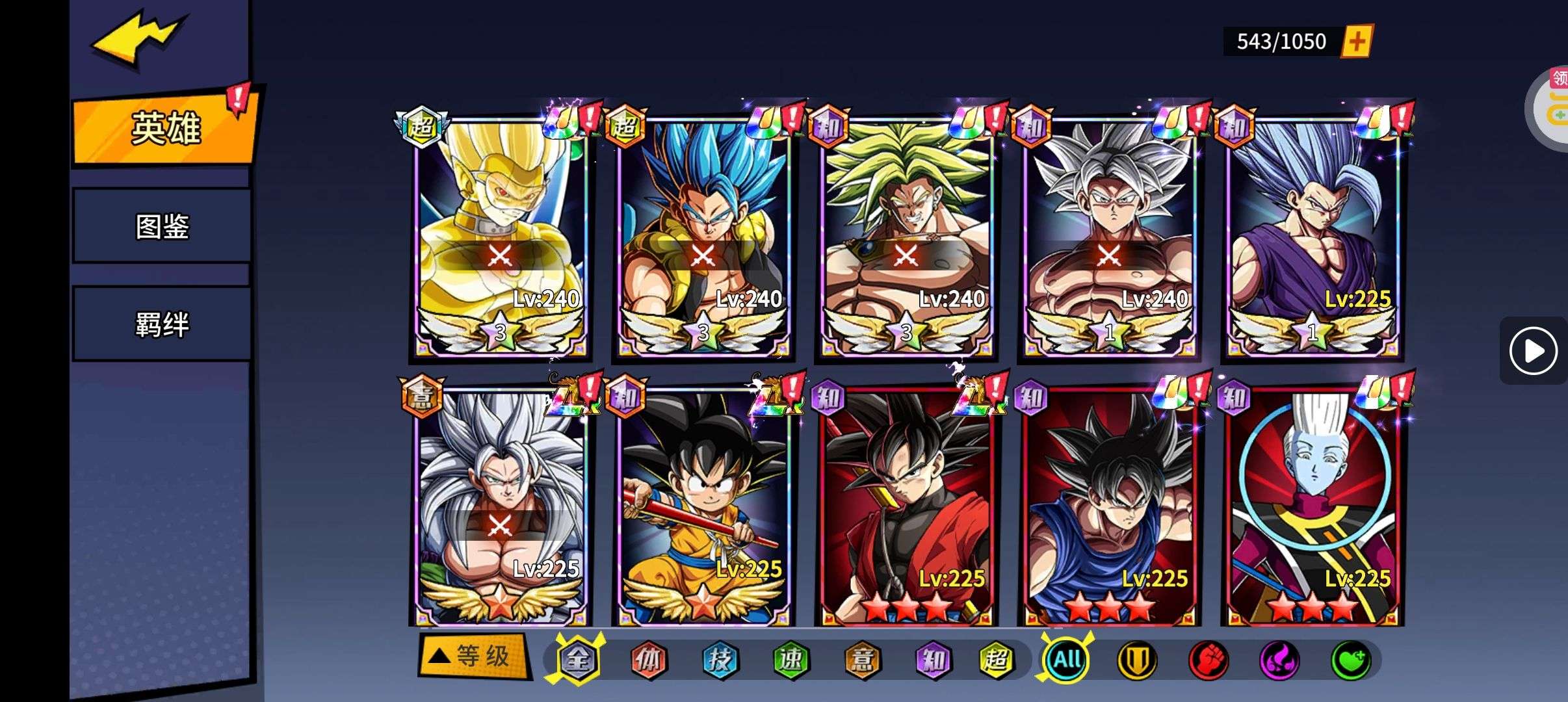Filter heroes by 技 type
This screenshot has height=702, width=1568.
point(720,660)
